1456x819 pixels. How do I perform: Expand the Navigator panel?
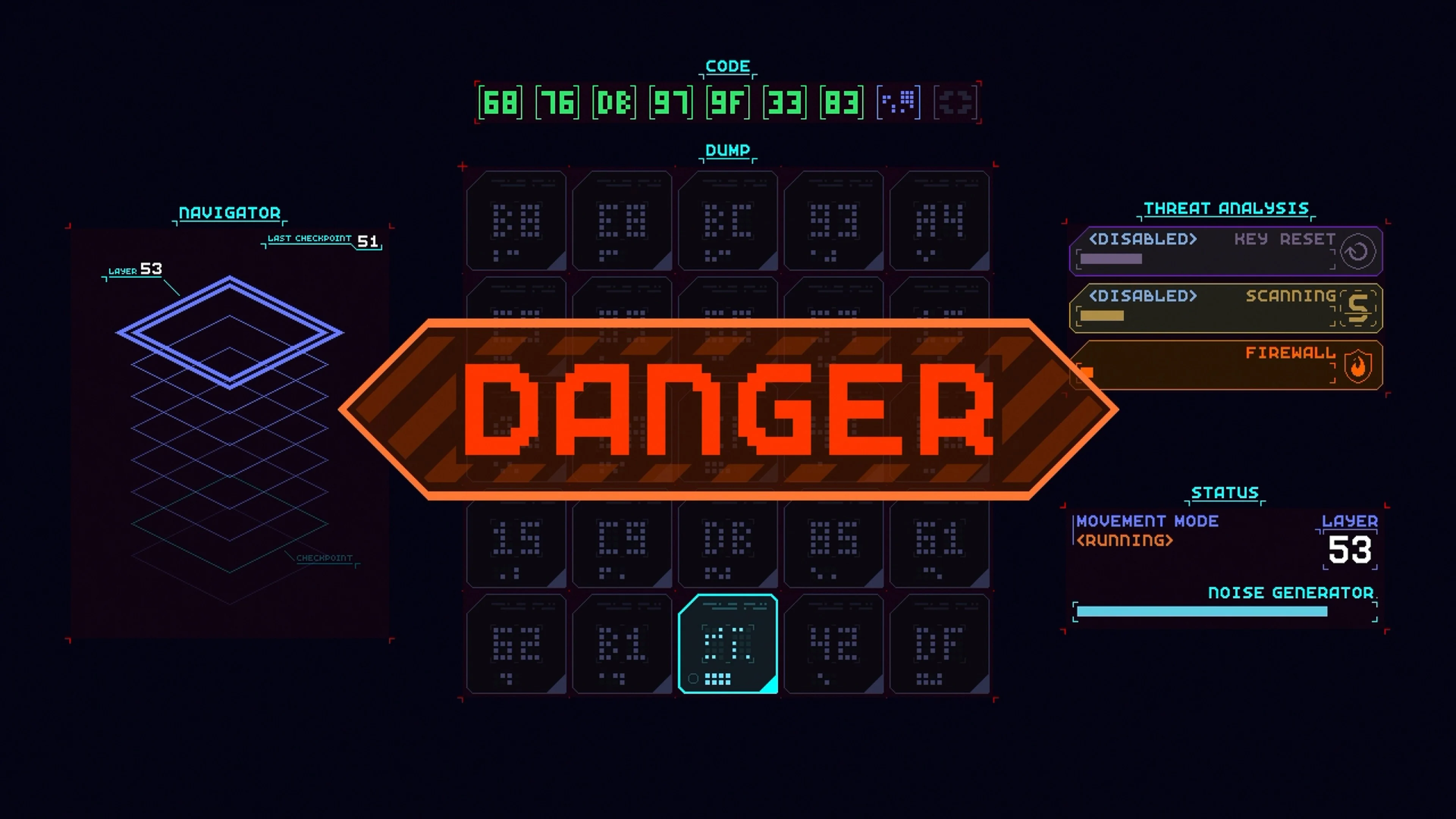point(229,213)
